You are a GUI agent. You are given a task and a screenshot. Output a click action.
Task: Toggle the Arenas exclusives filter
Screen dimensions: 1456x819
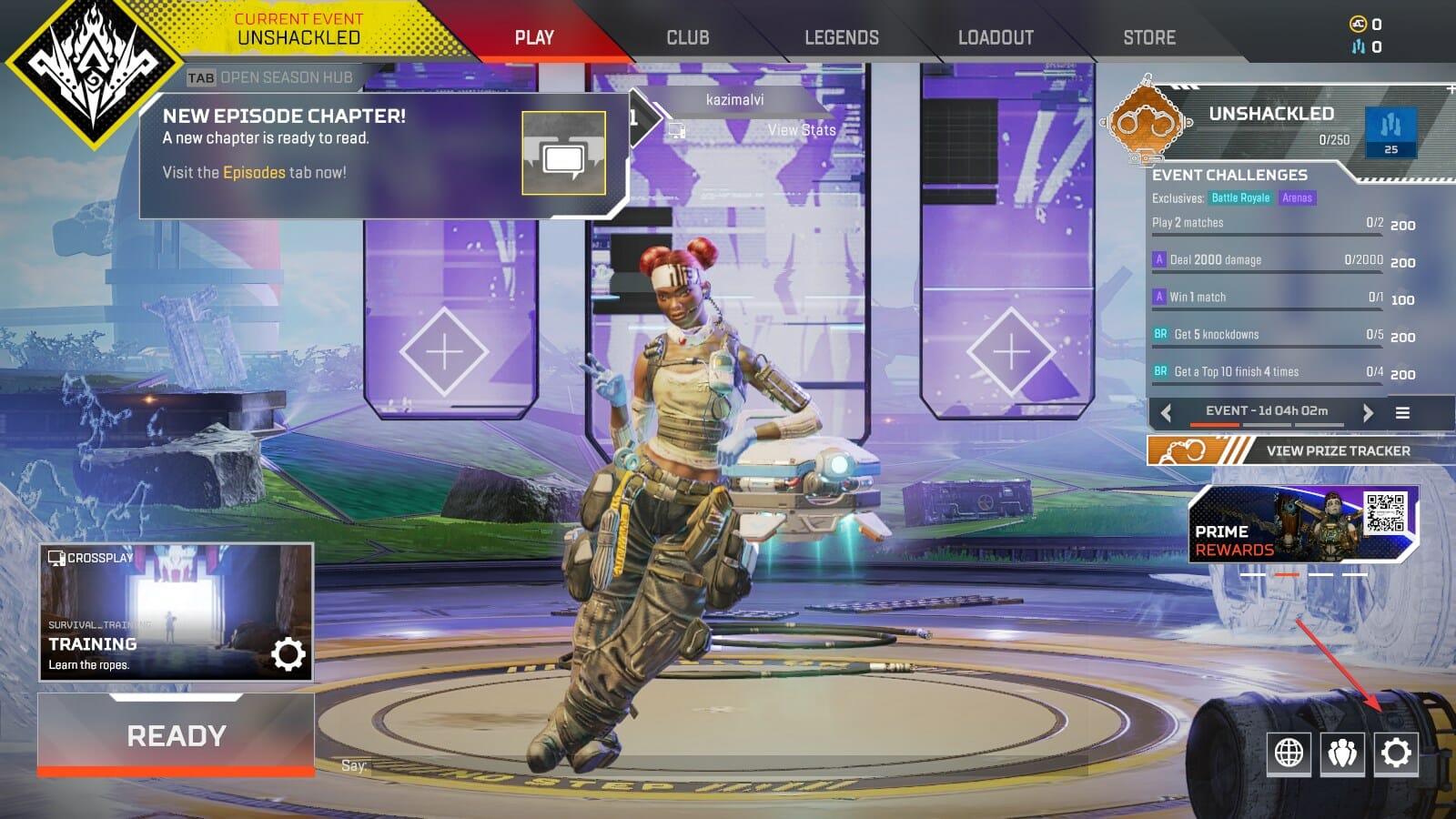[x=1299, y=197]
